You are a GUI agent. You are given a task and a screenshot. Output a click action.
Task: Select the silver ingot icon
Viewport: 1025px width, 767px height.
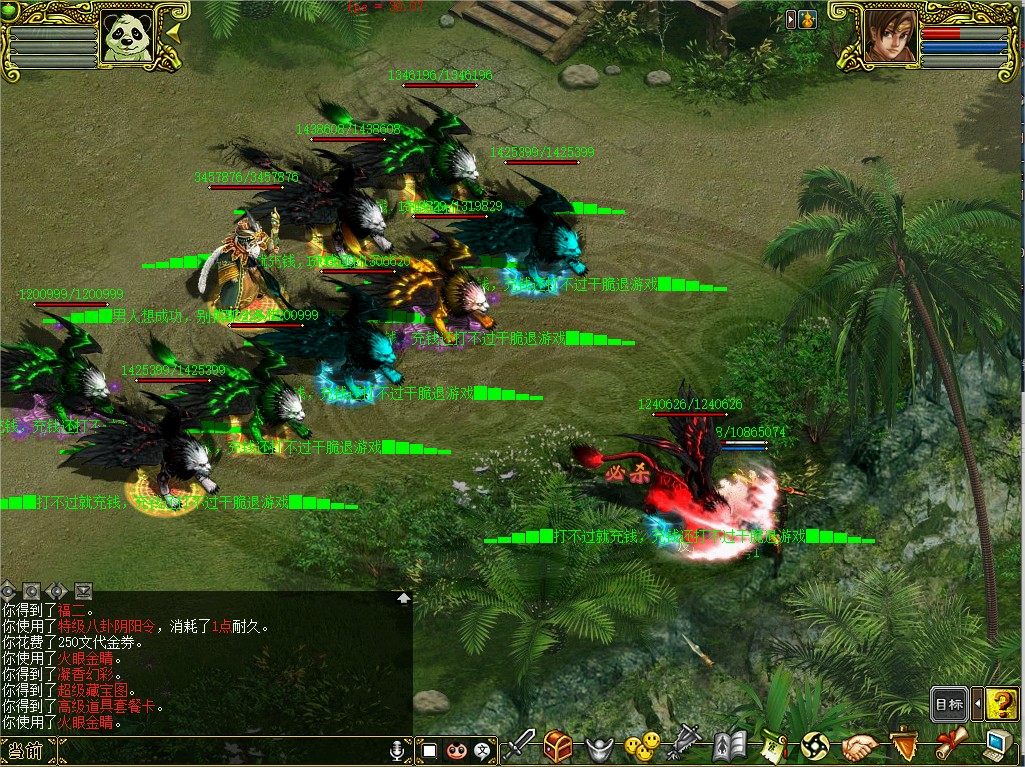click(598, 746)
